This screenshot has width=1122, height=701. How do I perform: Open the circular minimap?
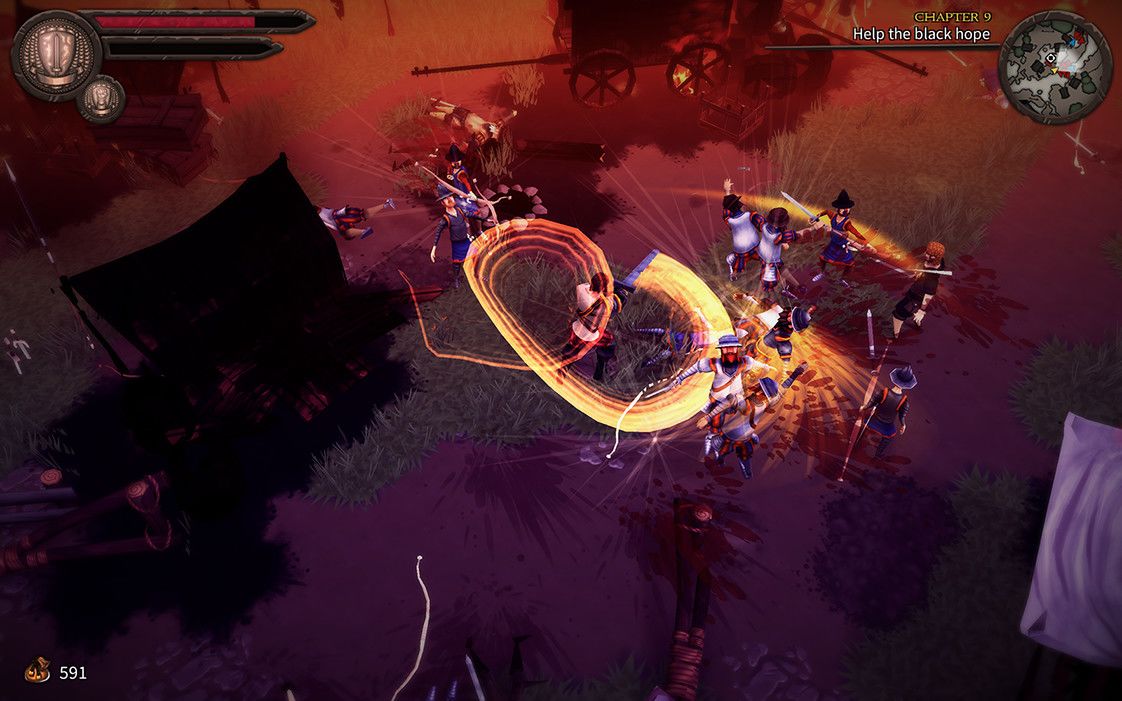pyautogui.click(x=1054, y=66)
